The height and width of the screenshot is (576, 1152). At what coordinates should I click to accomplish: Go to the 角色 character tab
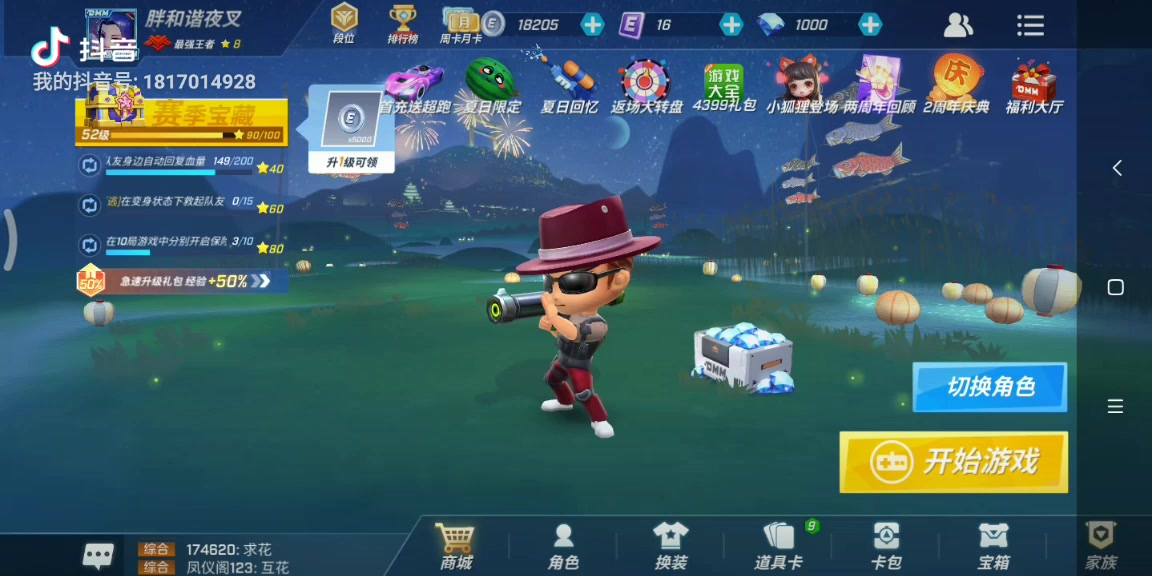pyautogui.click(x=563, y=546)
